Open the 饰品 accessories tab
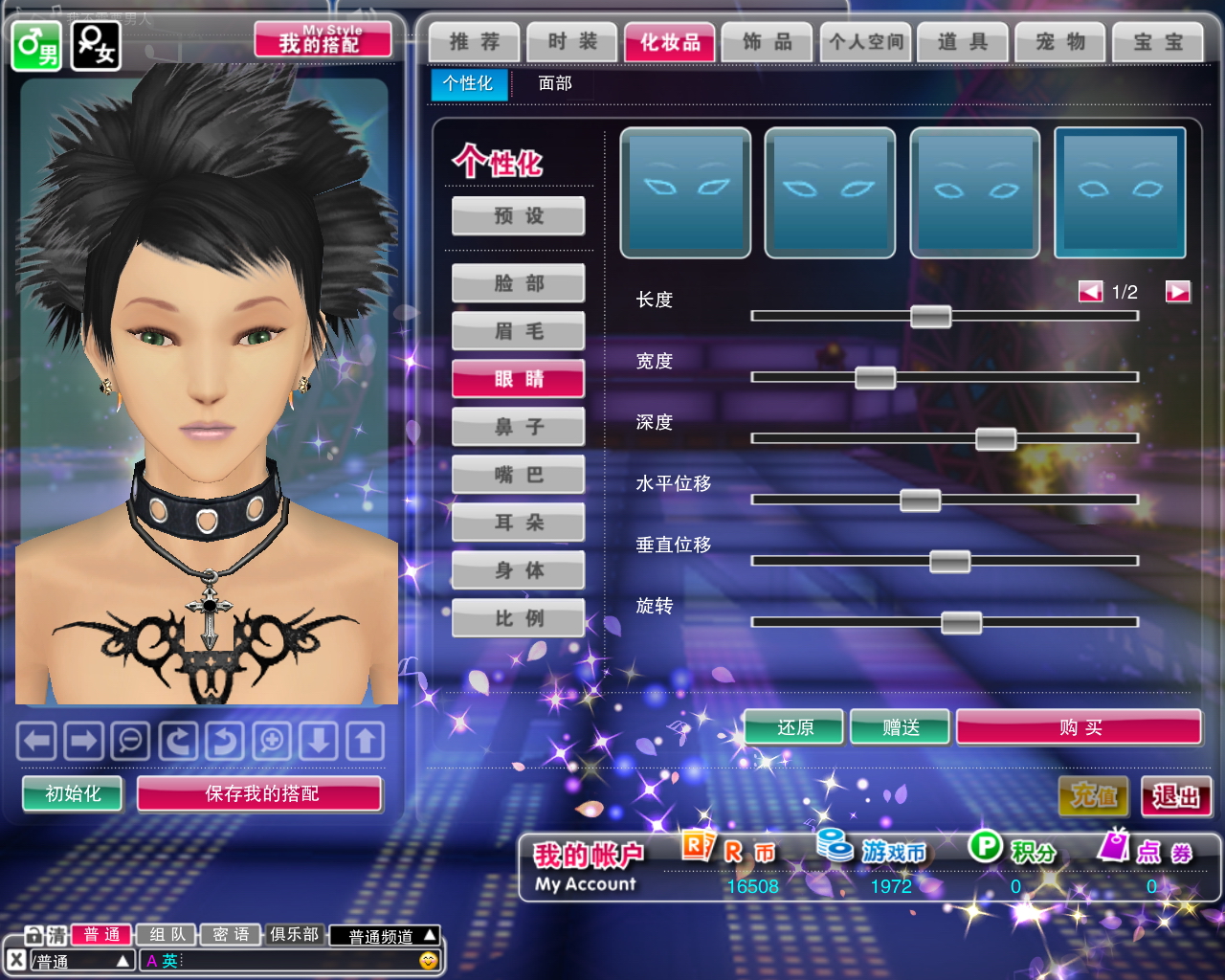The image size is (1225, 980). (x=768, y=42)
